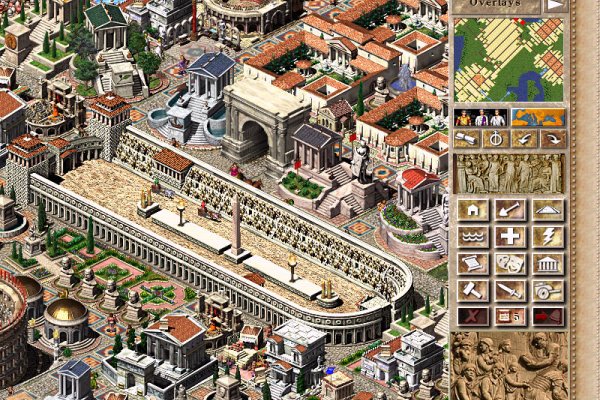Screen dimensions: 600x400
Task: Open entertainment structures with the masks icon
Action: coord(510,263)
